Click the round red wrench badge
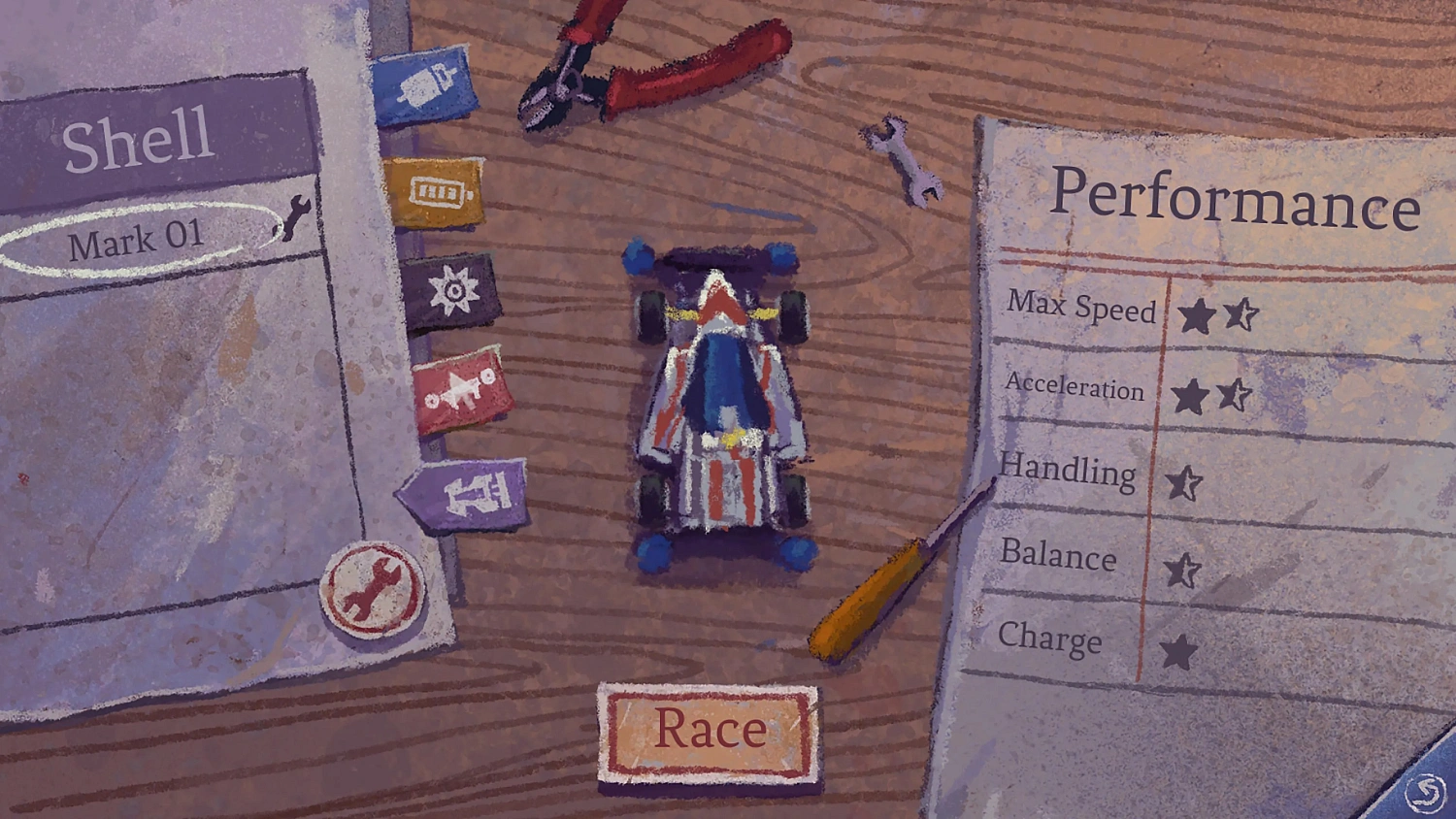1456x819 pixels. click(x=373, y=589)
